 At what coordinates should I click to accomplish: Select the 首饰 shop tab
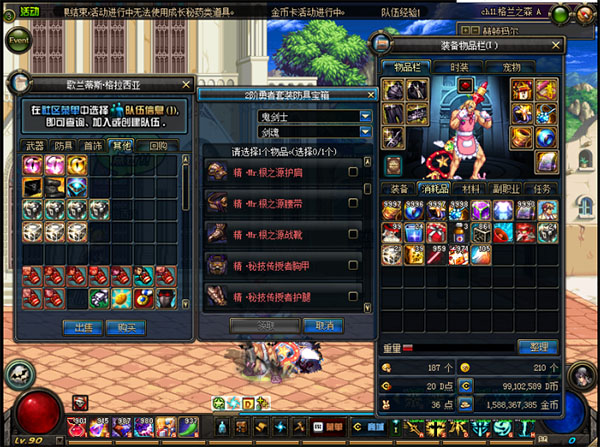click(92, 146)
